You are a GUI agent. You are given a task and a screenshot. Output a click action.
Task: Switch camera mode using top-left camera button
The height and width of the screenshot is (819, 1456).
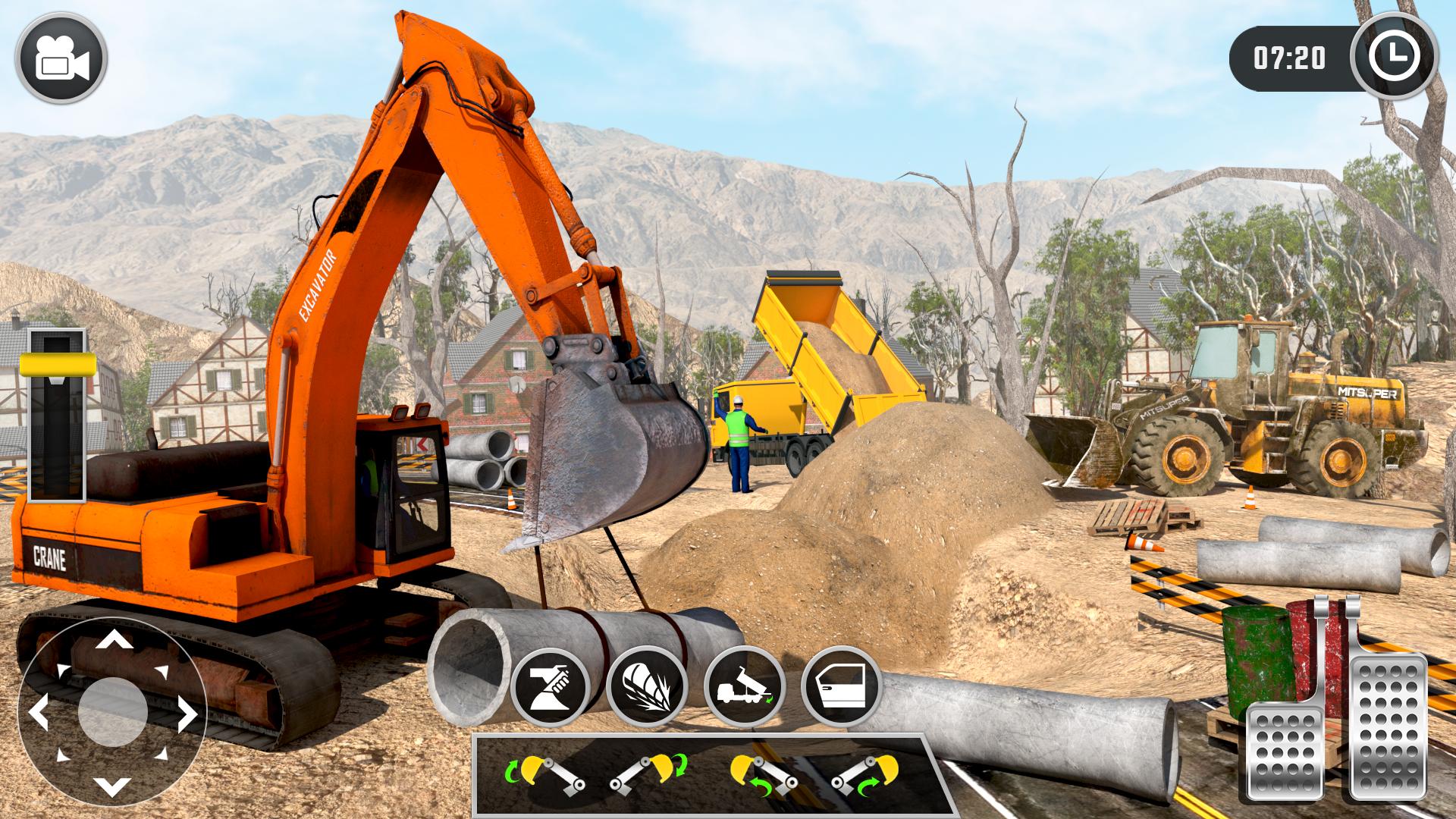pos(62,59)
